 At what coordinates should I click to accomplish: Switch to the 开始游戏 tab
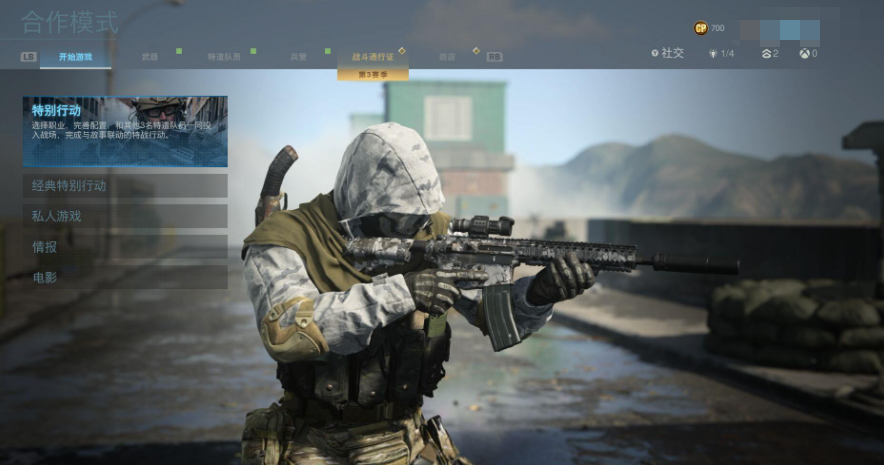coord(75,57)
